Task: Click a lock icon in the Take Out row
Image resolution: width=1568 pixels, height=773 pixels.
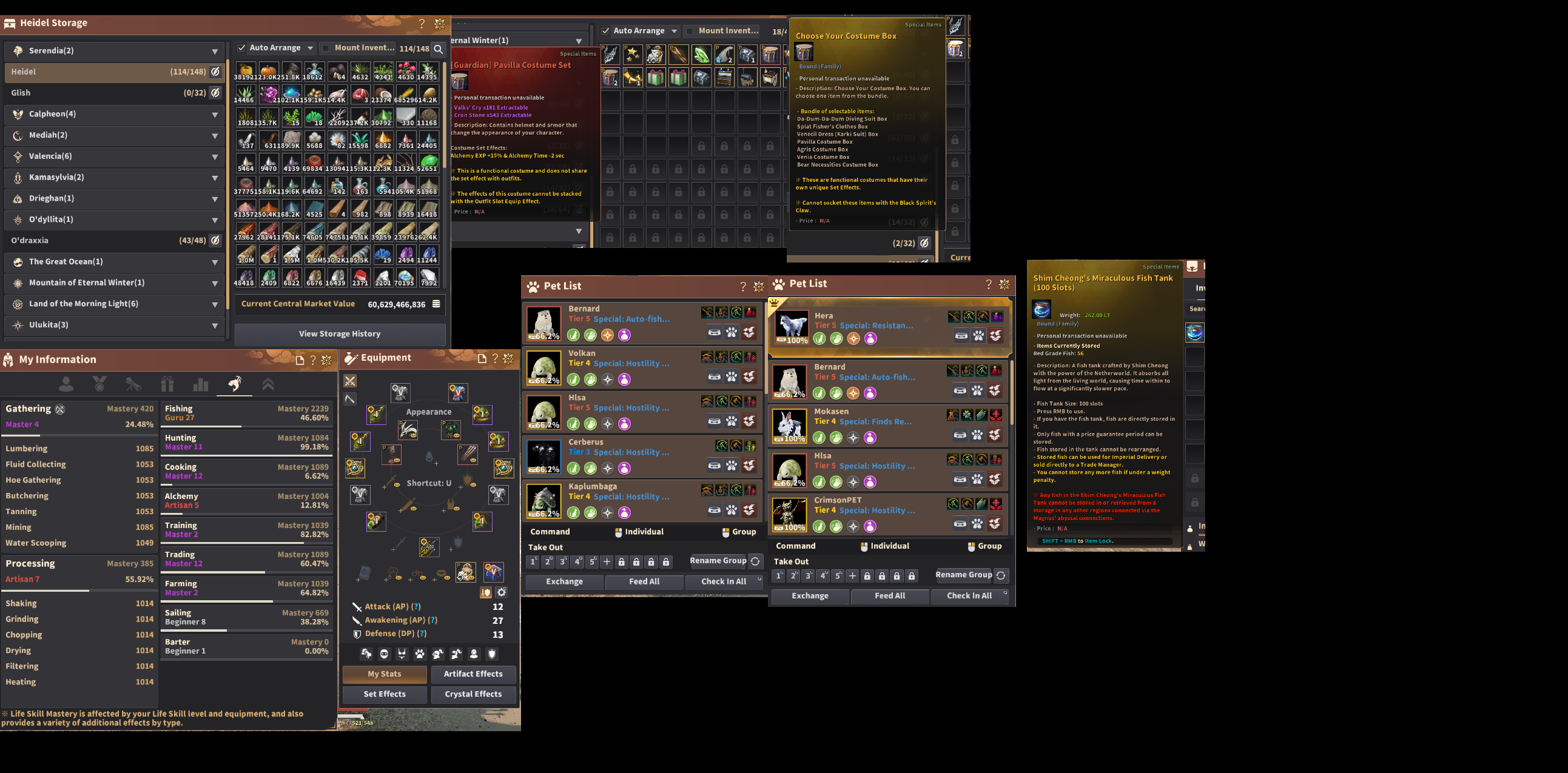Action: tap(622, 561)
